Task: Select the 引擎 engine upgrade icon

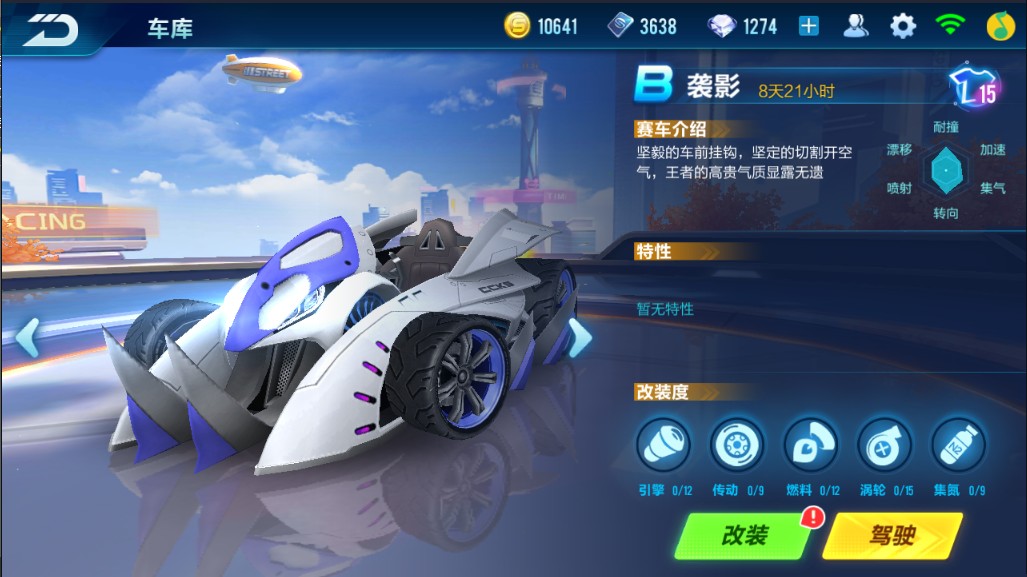Action: point(664,444)
